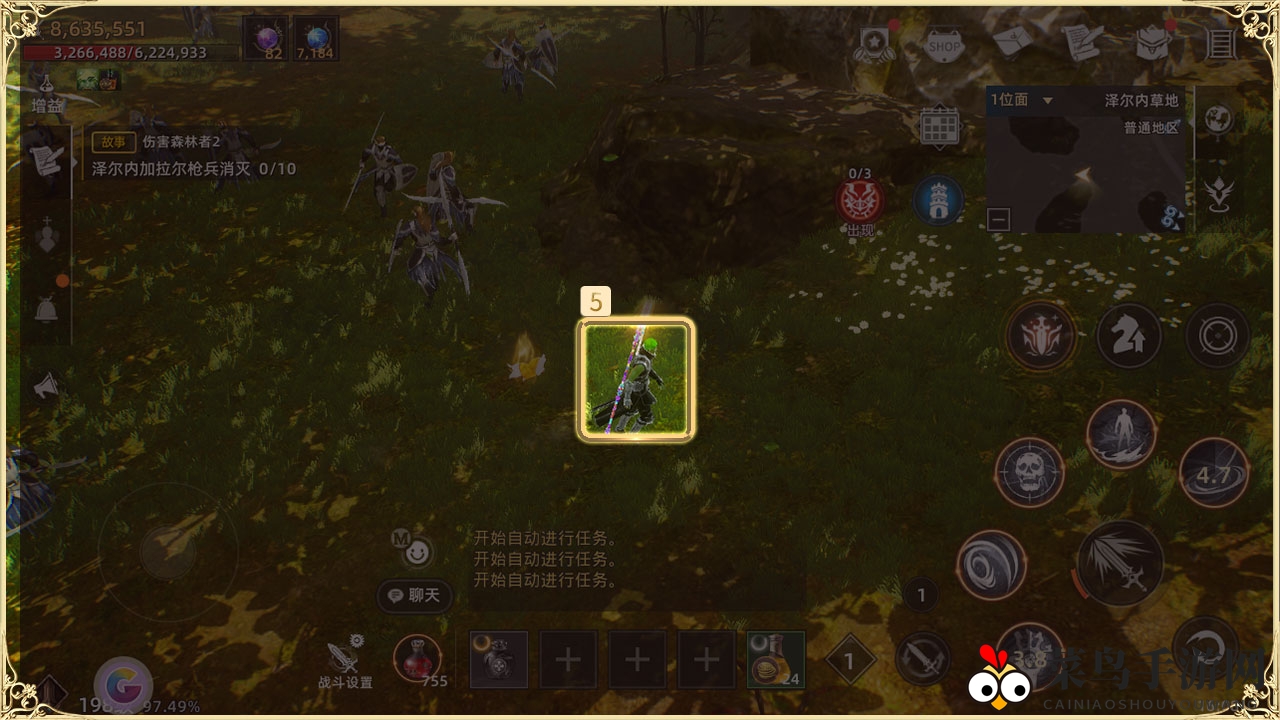Click the minimap's minus button

(998, 219)
